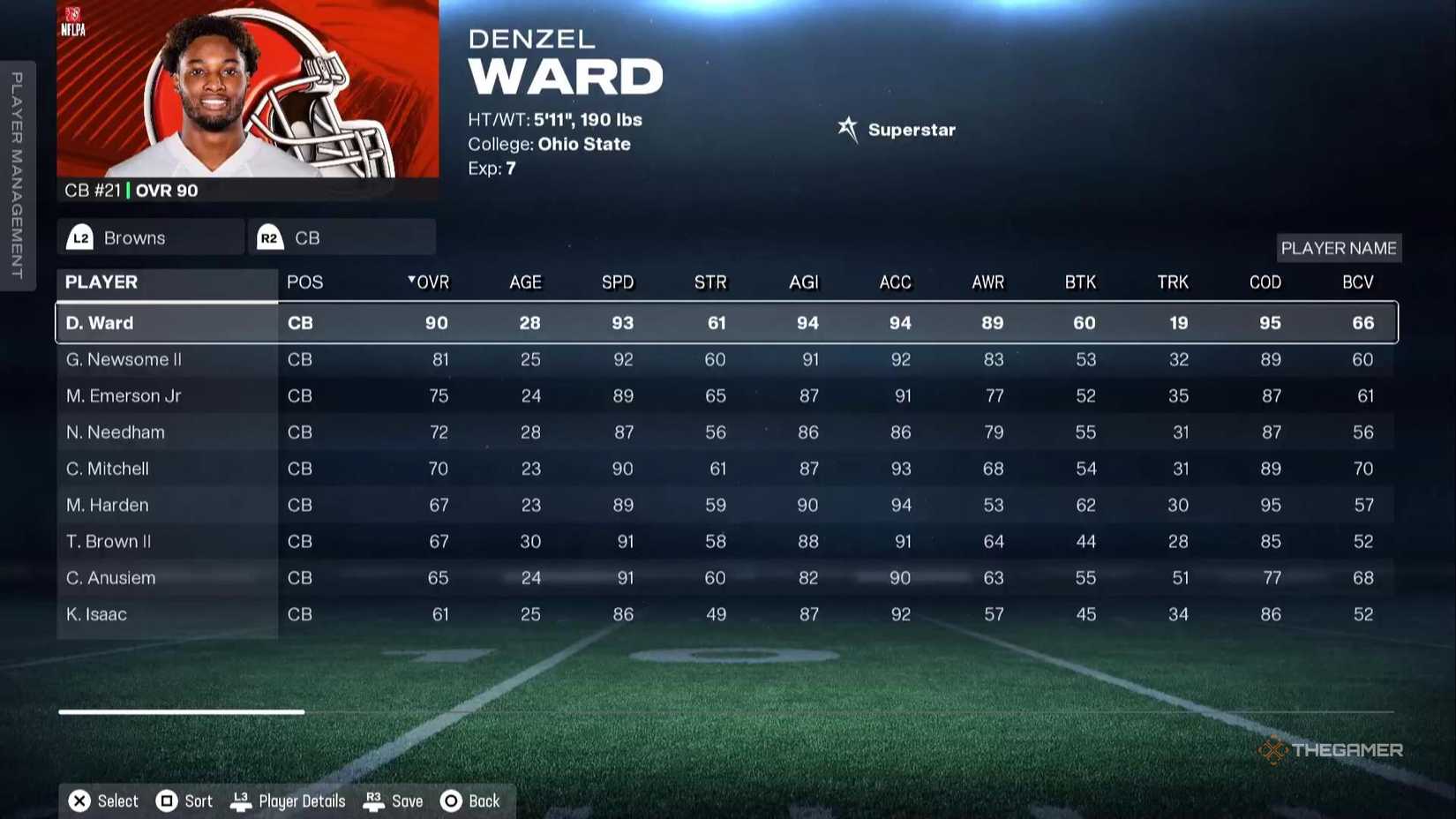Viewport: 1456px width, 819px height.
Task: Click the AGE column header to sort
Action: tap(525, 282)
